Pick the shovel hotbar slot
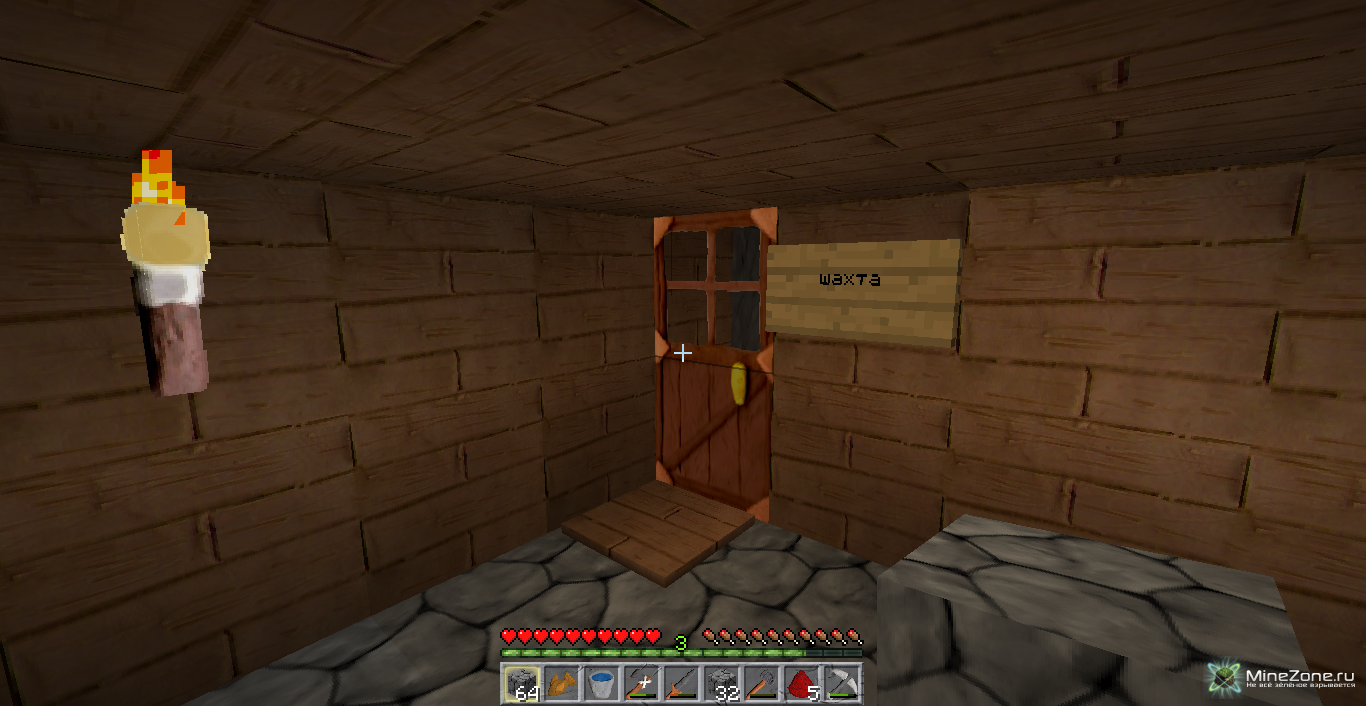The image size is (1366, 706). coord(761,684)
